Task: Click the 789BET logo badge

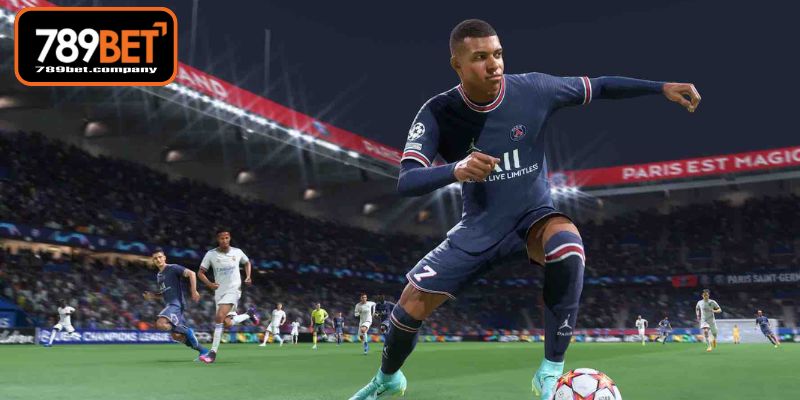Action: point(96,46)
